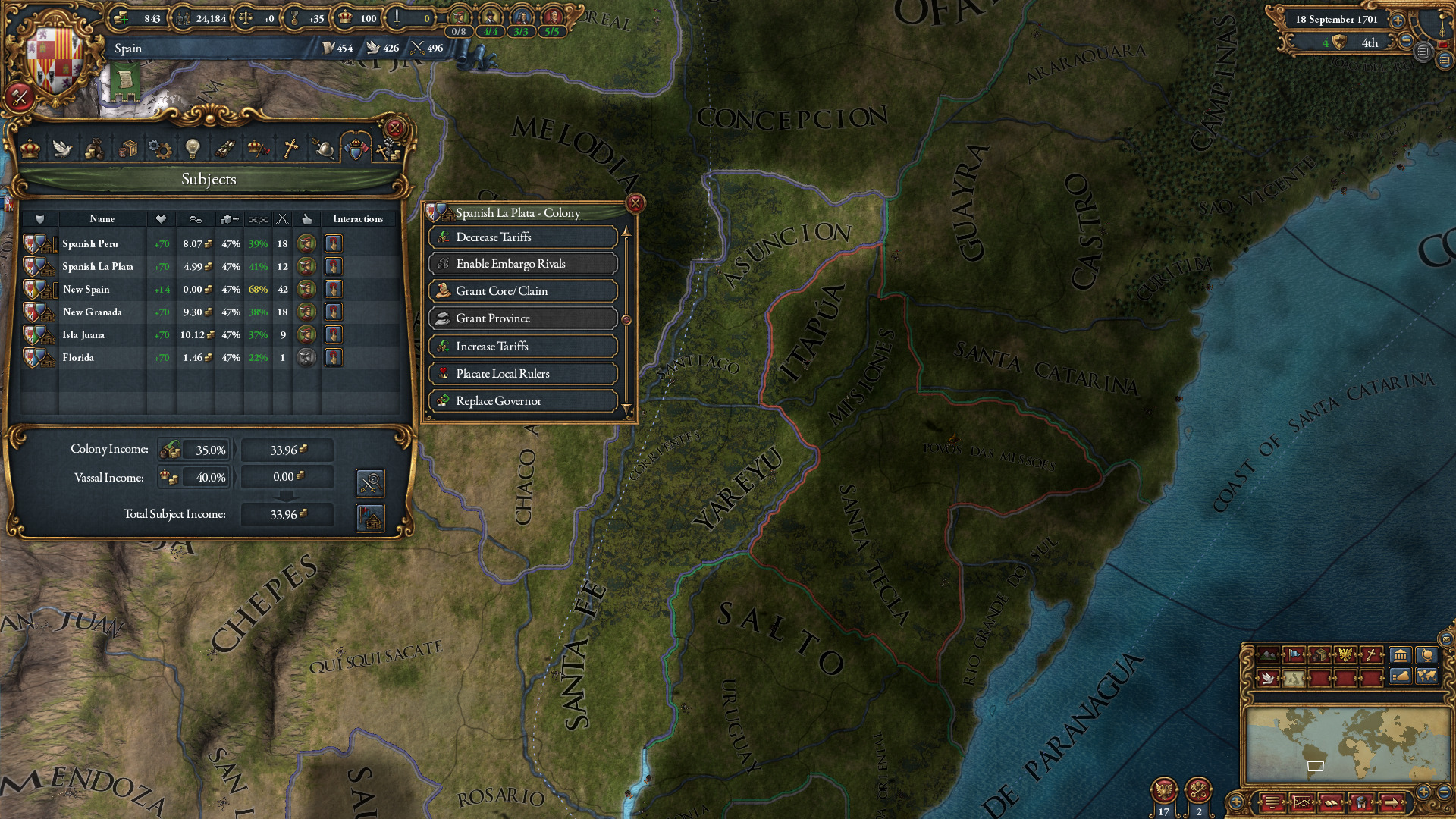
Task: Open the technology lightbulb tab
Action: 193,148
